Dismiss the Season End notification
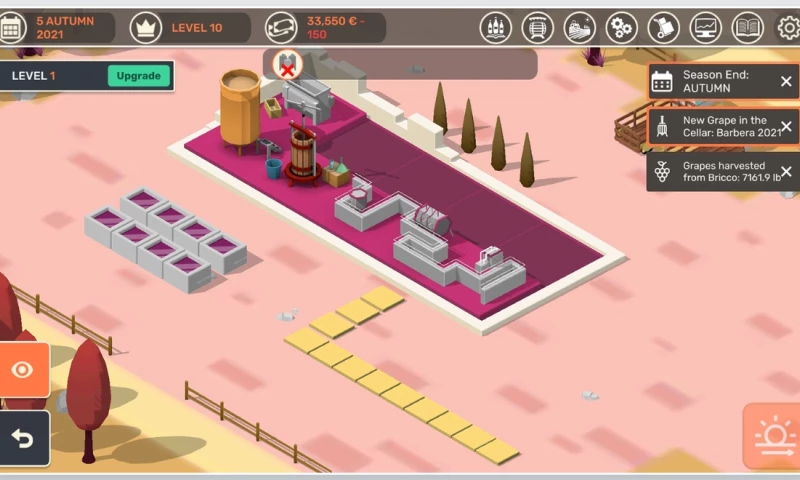Image resolution: width=800 pixels, height=480 pixels. [786, 82]
